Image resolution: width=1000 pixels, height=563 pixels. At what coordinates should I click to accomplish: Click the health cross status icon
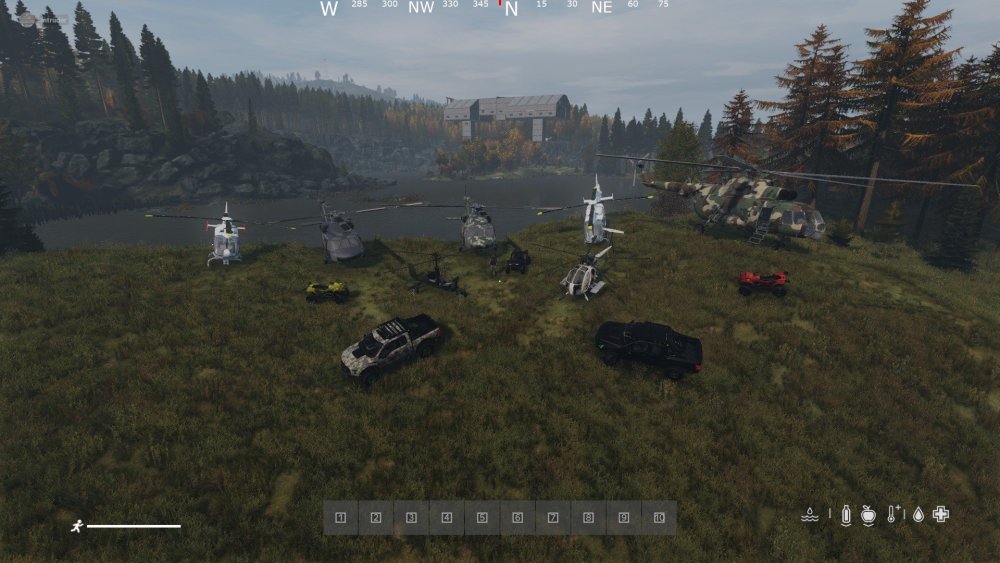pyautogui.click(x=940, y=514)
